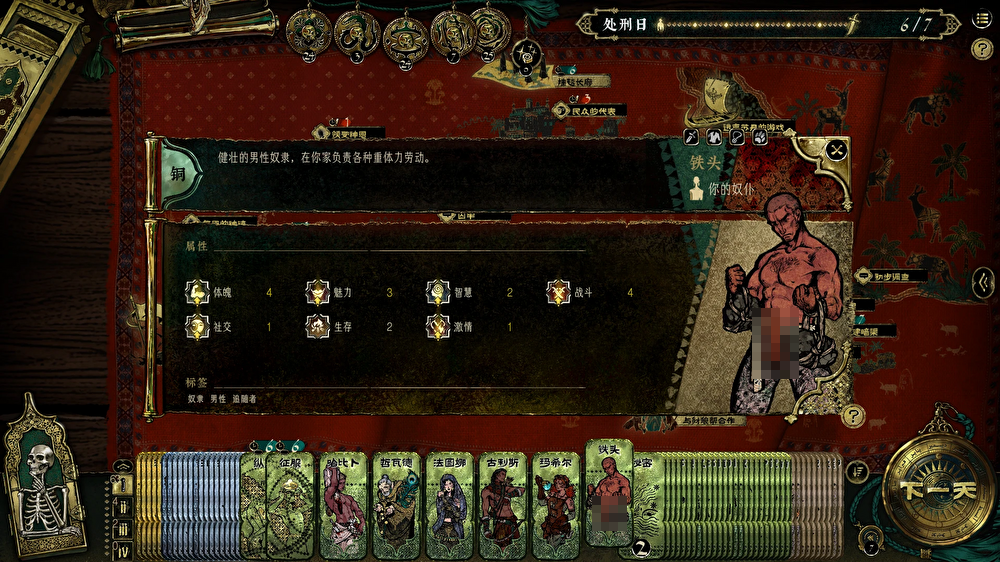Switch to hand tab I

[x=123, y=486]
